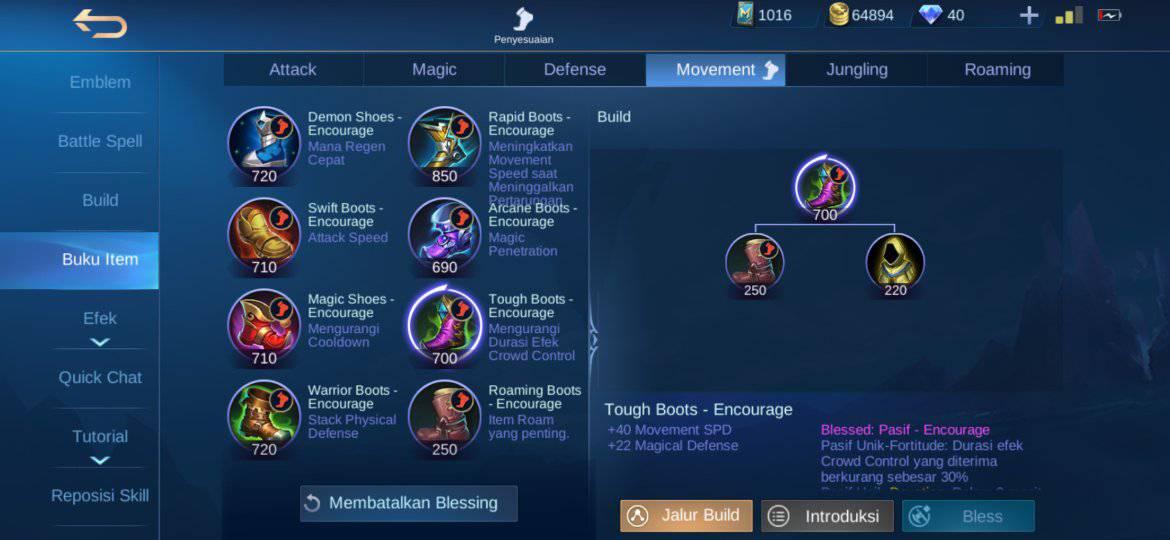Open the Jungling tab
1170x540 pixels.
click(857, 70)
